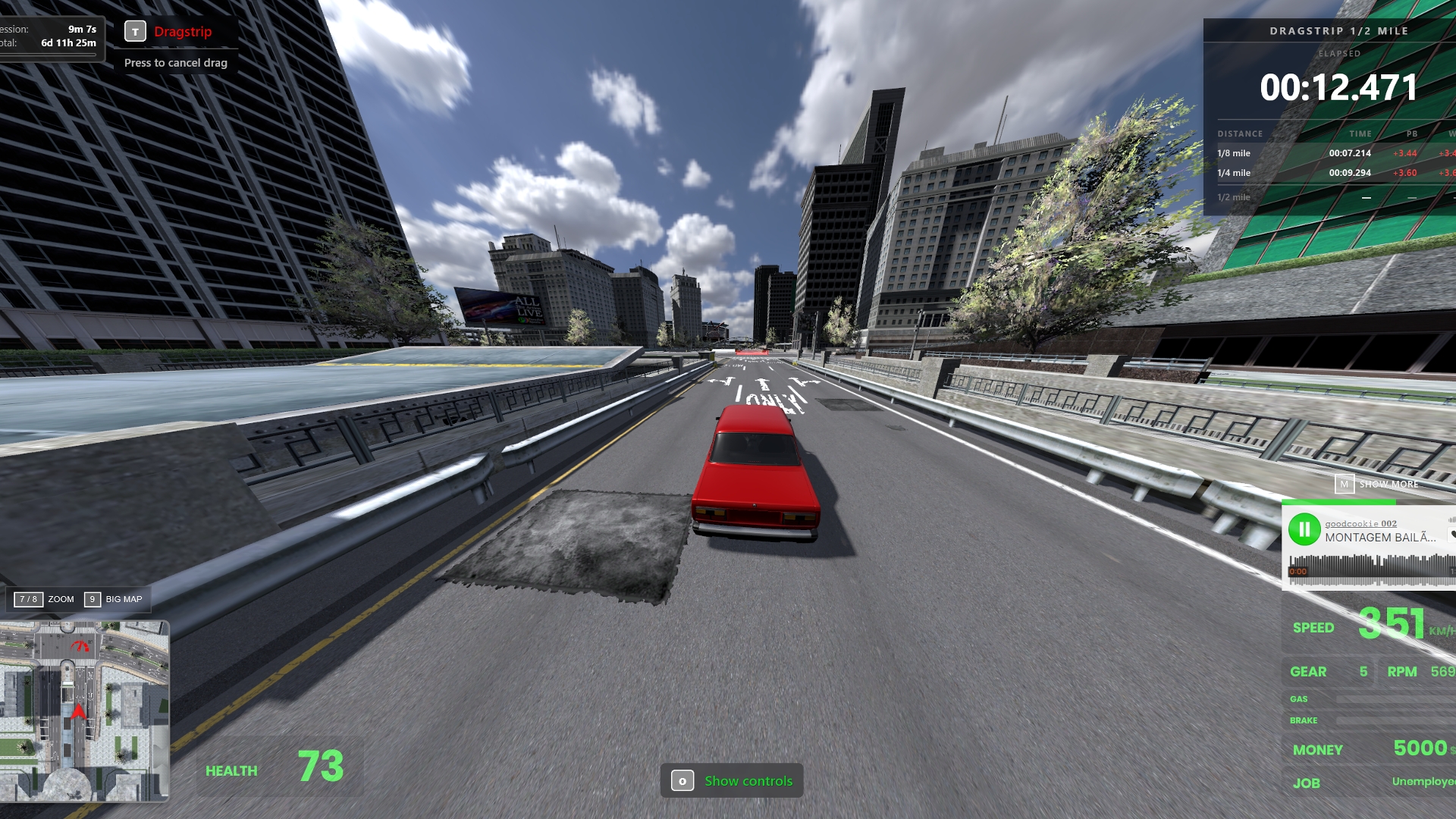Open the MONTAGEM BAILÃ track title
This screenshot has width=1456, height=819.
click(x=1380, y=538)
